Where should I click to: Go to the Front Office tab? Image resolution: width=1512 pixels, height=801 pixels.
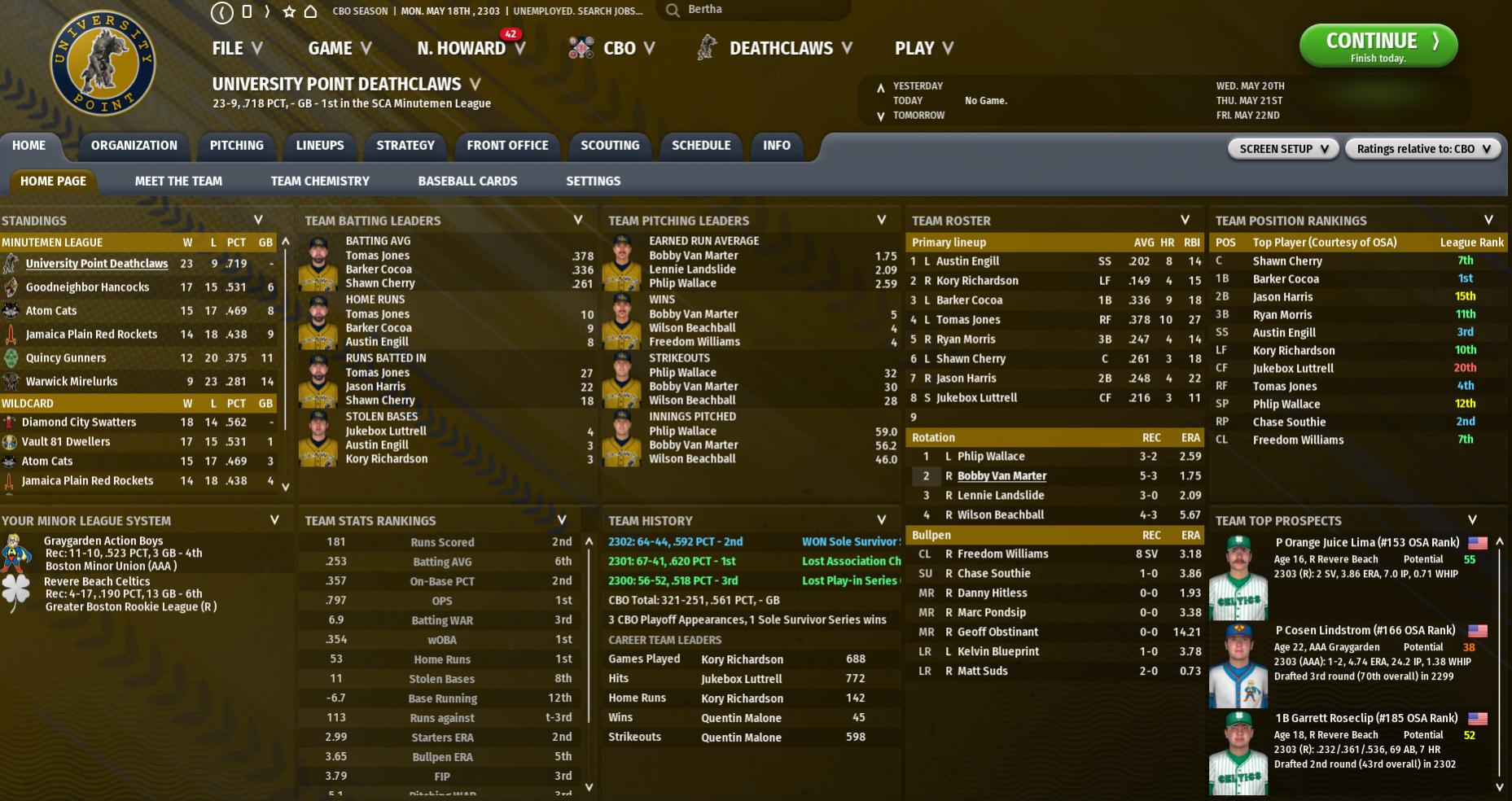(x=507, y=146)
